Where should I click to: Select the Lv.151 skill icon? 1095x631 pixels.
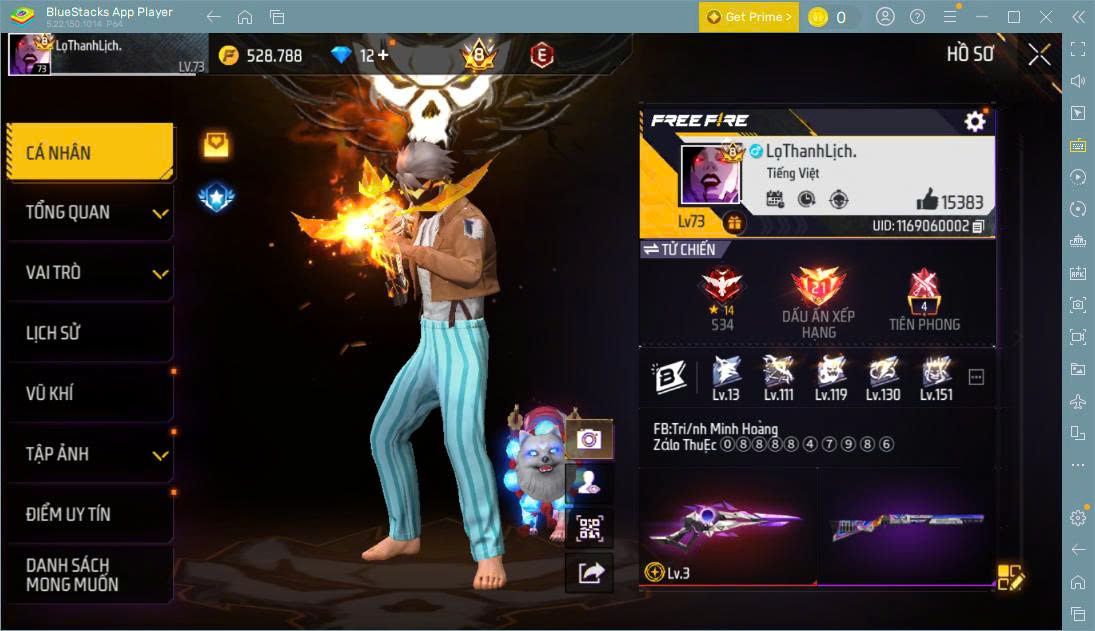point(936,376)
